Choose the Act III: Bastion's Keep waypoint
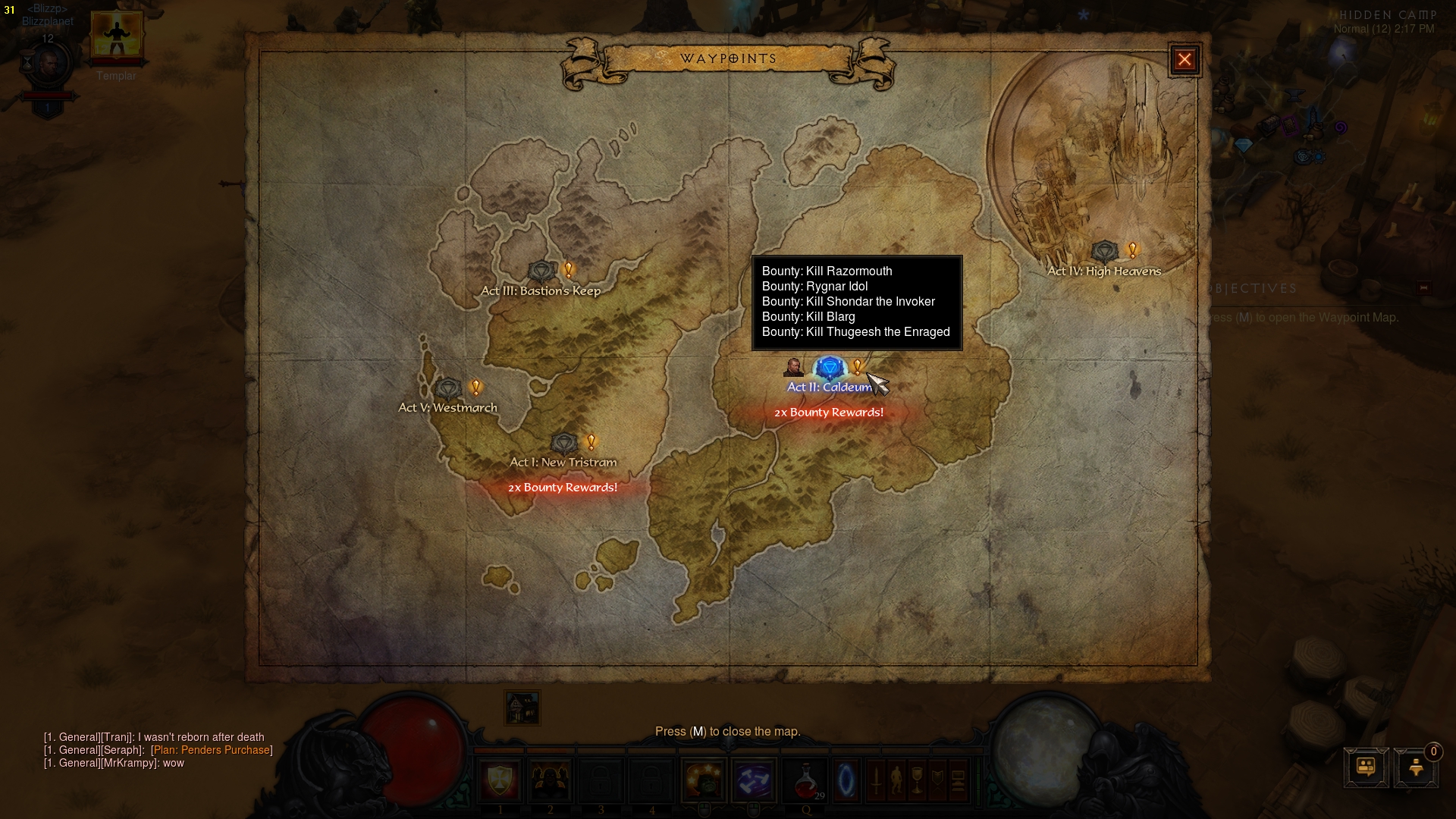 coord(541,271)
